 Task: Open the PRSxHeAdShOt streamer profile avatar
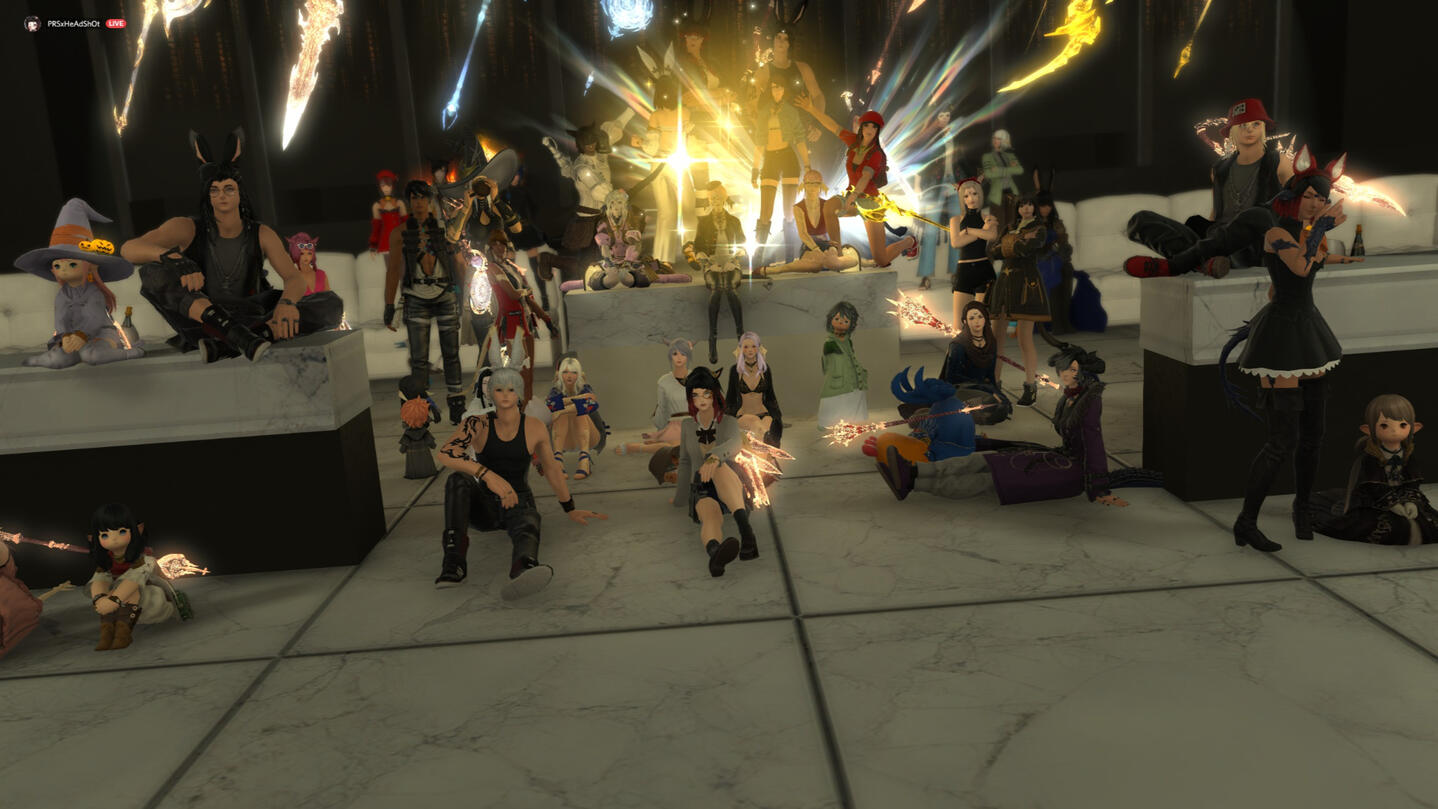tap(32, 23)
